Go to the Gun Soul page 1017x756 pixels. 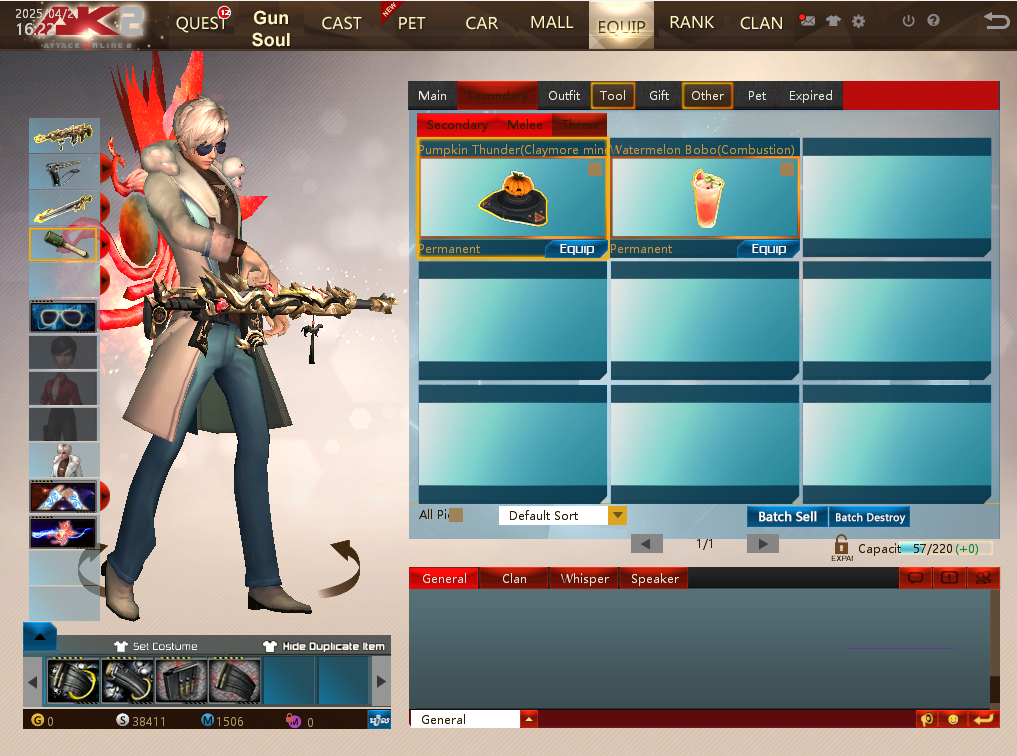click(271, 28)
